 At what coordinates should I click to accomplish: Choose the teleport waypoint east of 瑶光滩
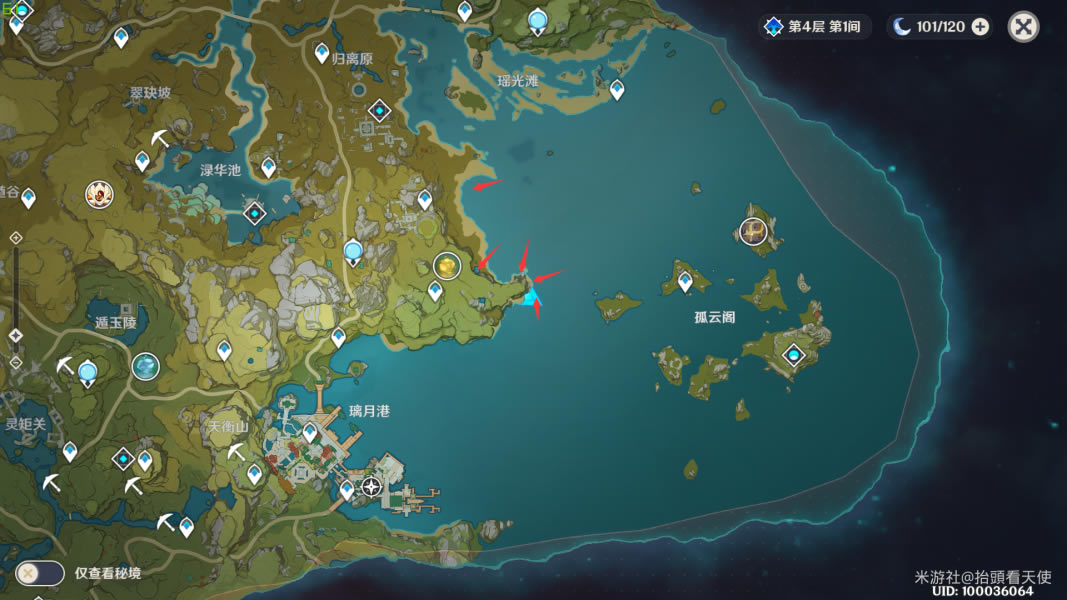617,89
